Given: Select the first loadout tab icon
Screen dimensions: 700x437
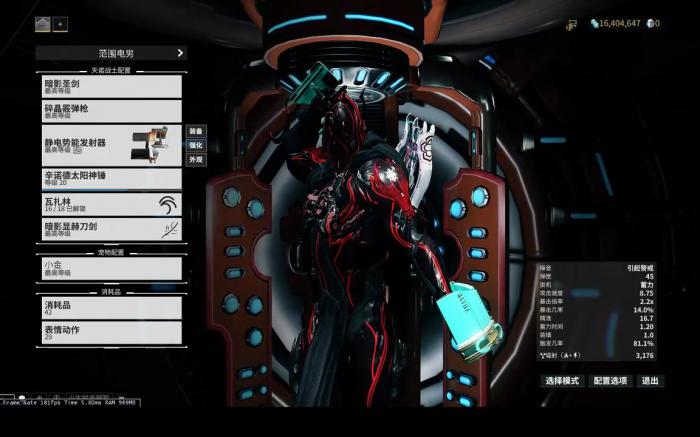Looking at the screenshot, I should click(x=43, y=23).
